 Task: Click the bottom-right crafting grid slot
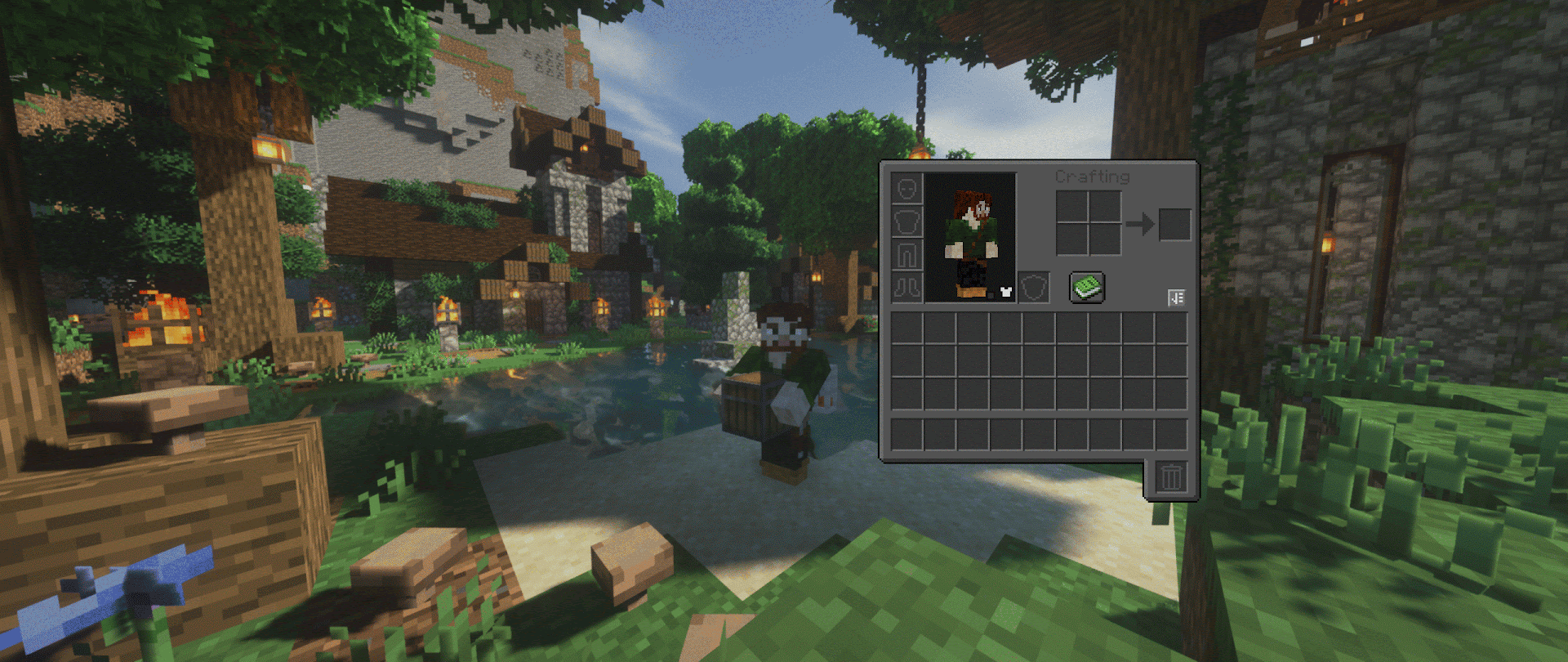pyautogui.click(x=1107, y=239)
